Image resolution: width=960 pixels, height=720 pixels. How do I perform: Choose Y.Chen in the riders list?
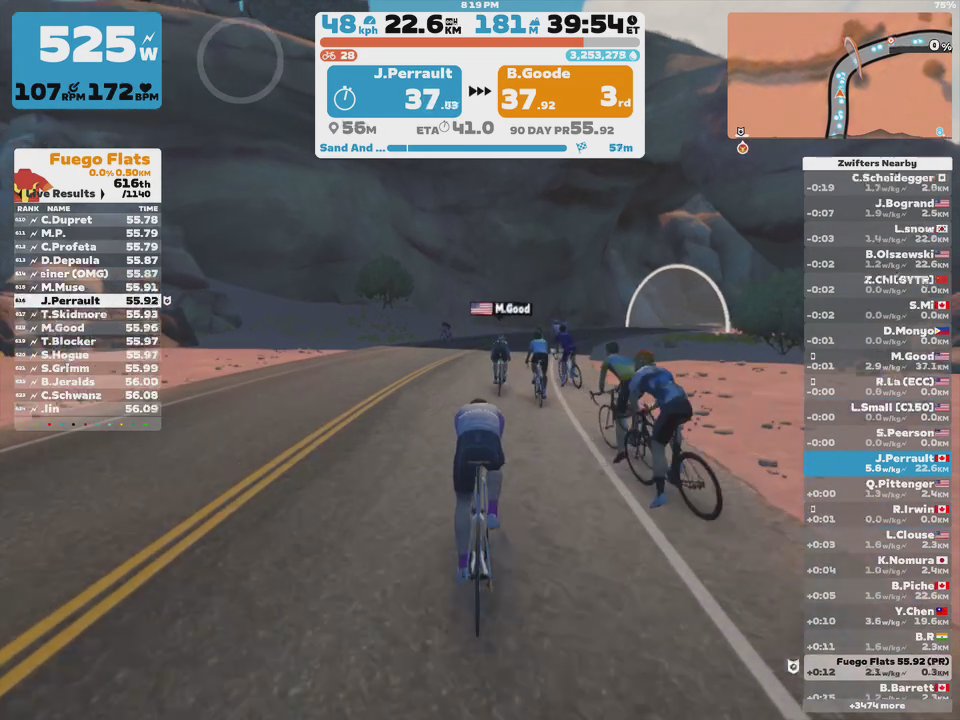[x=878, y=616]
